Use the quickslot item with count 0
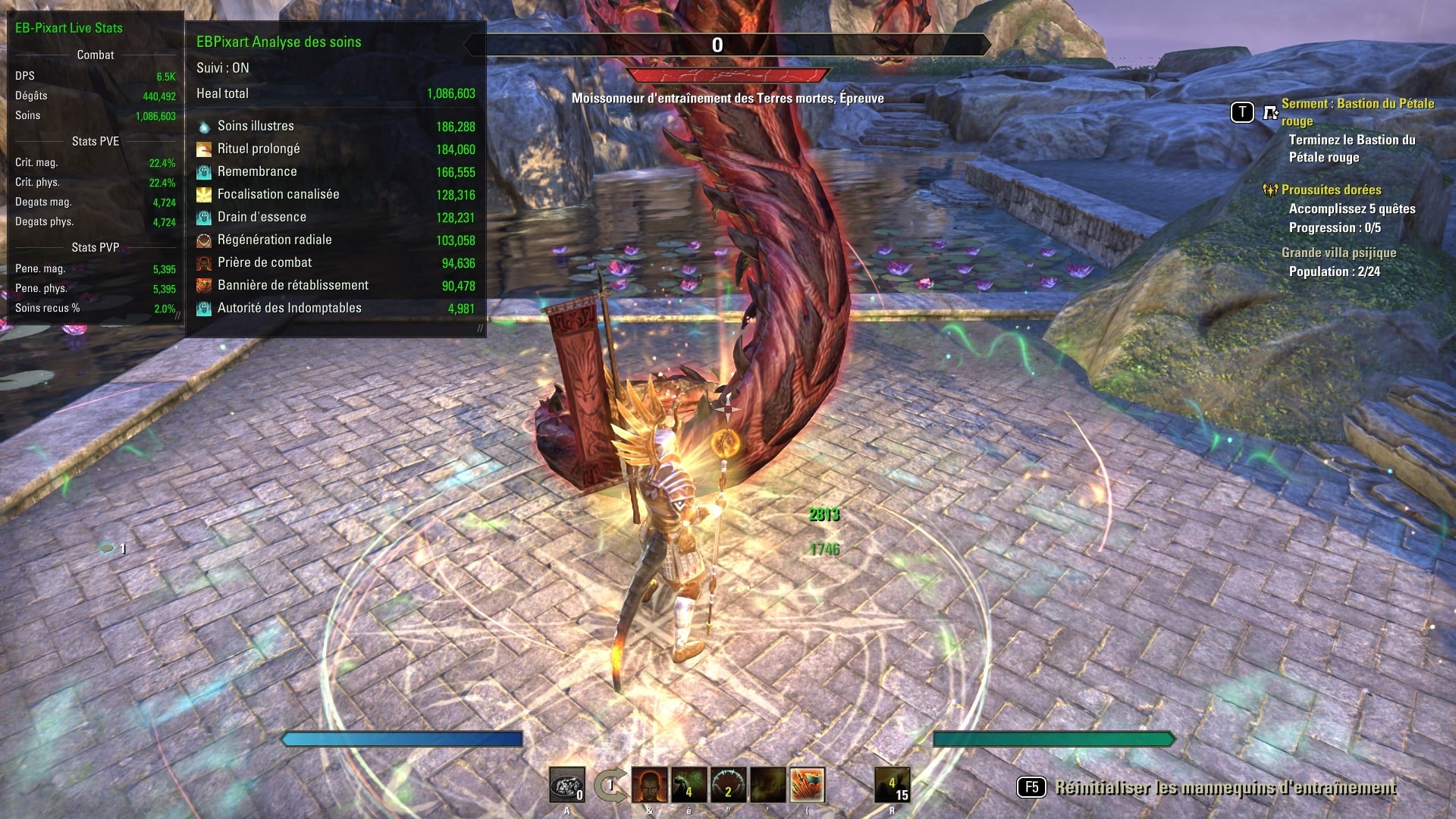This screenshot has height=819, width=1456. tap(567, 785)
